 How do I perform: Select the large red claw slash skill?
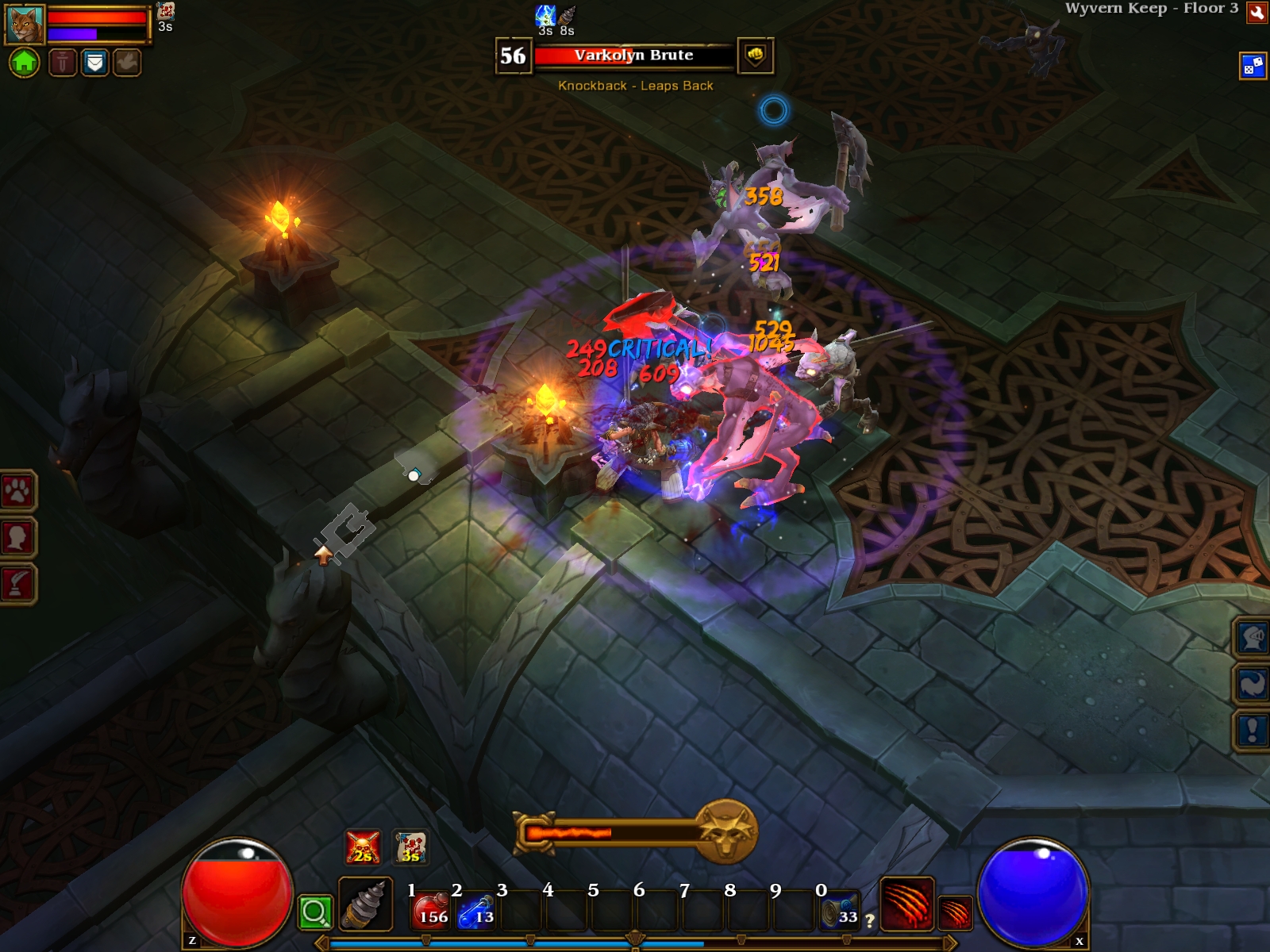tap(906, 904)
